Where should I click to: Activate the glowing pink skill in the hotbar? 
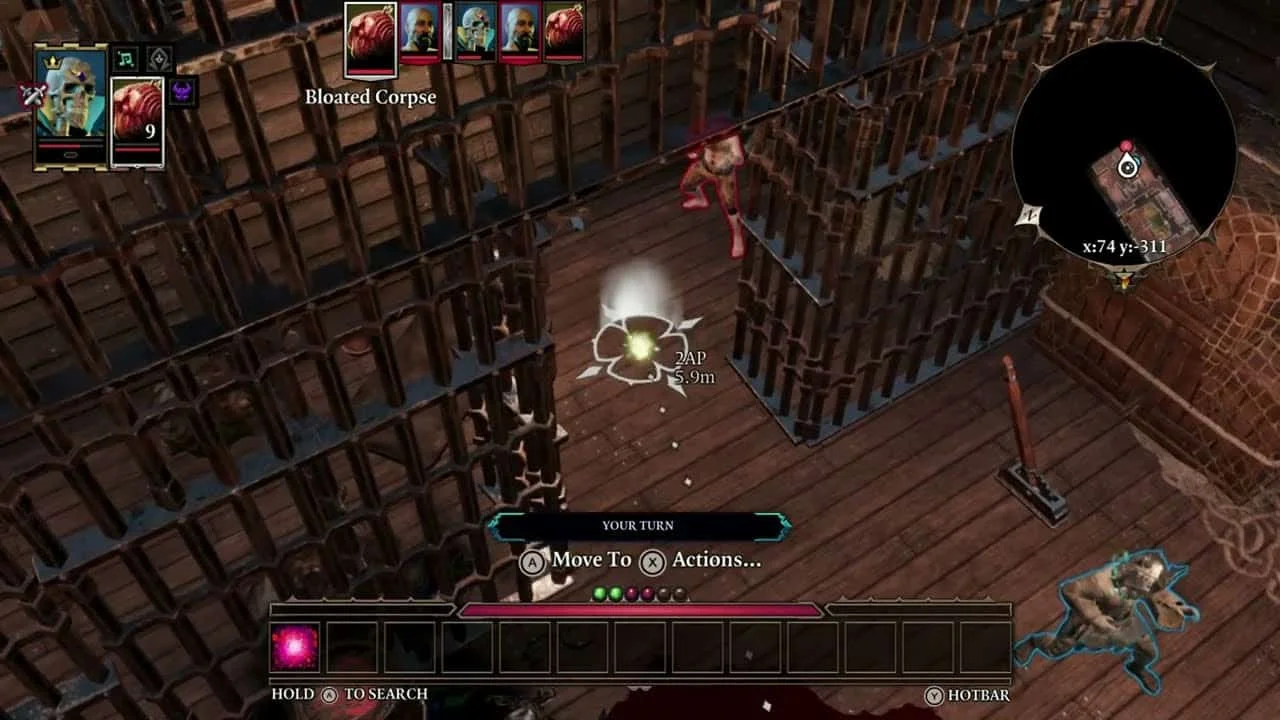pyautogui.click(x=295, y=647)
